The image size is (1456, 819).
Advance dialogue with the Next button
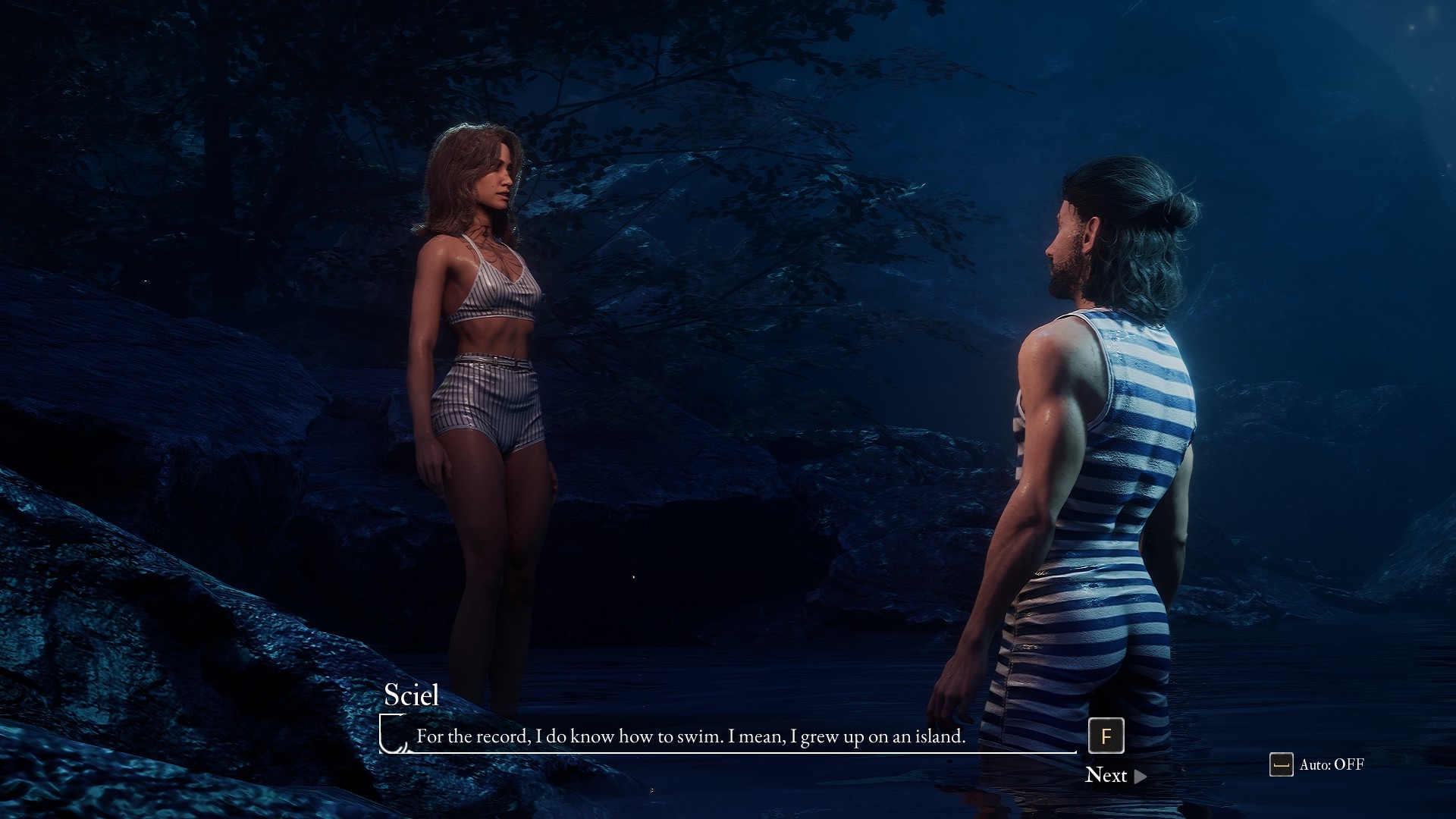coord(1115,775)
